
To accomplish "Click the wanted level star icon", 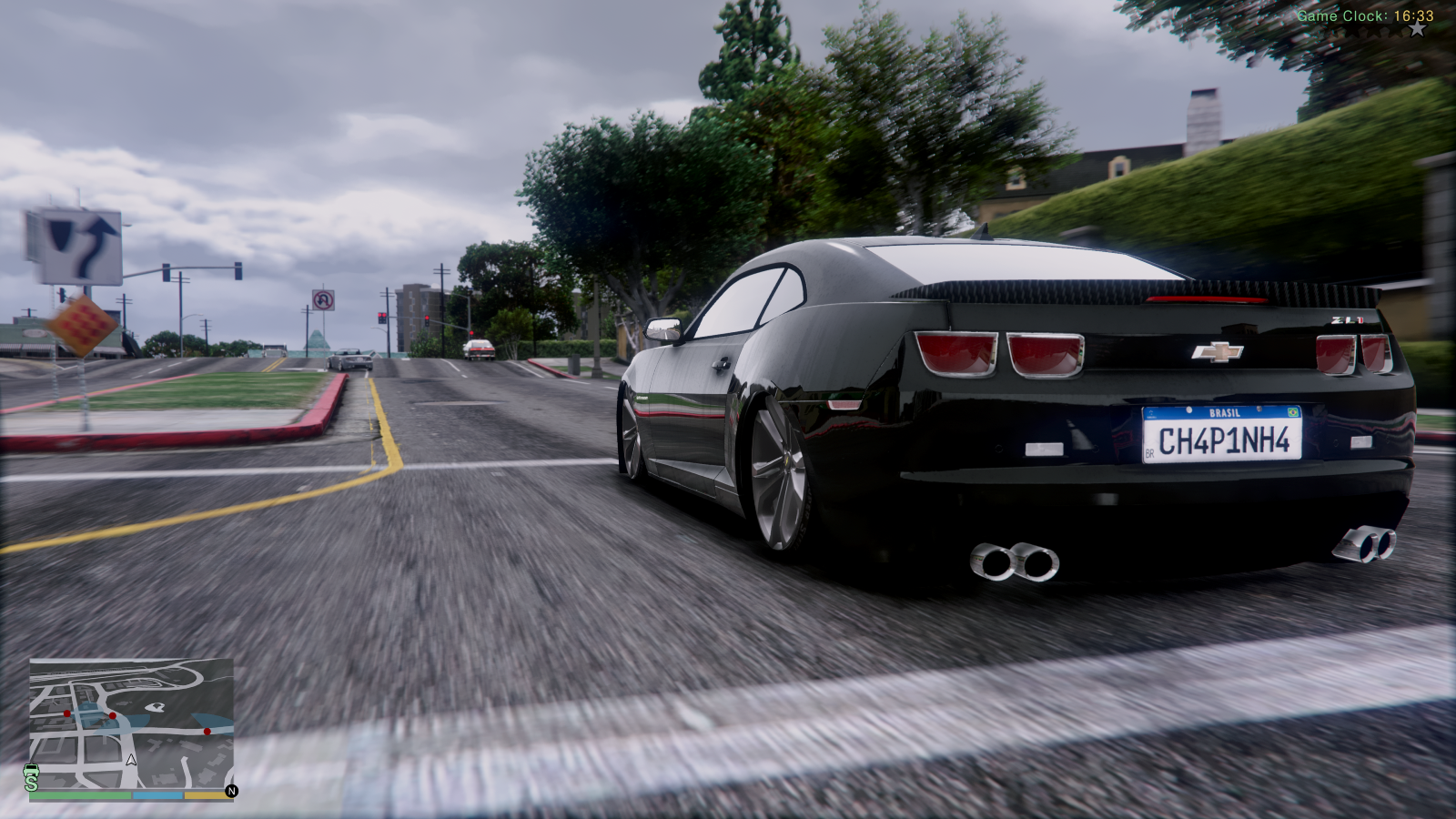I will coord(1419,28).
